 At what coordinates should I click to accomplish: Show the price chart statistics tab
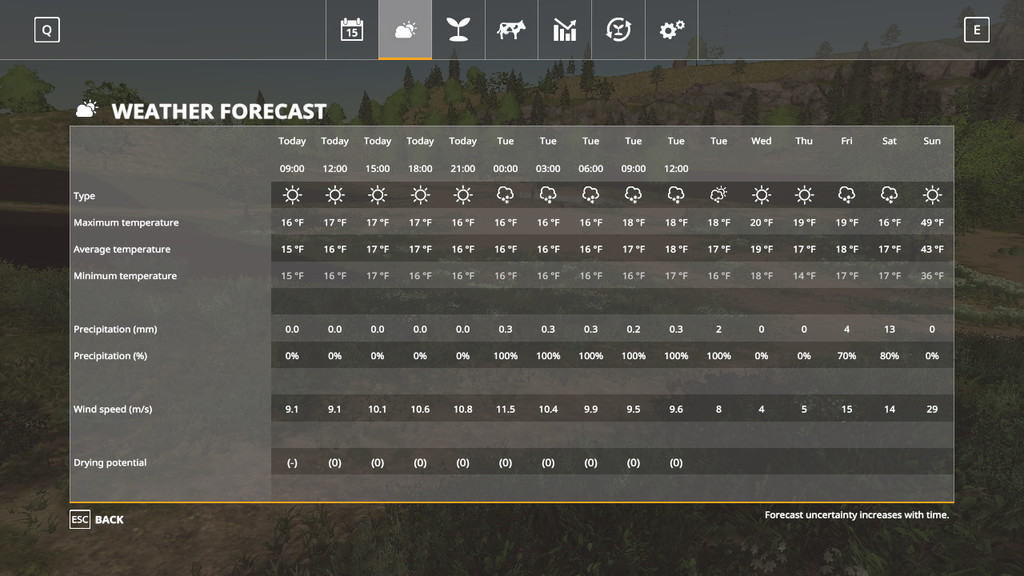tap(565, 30)
